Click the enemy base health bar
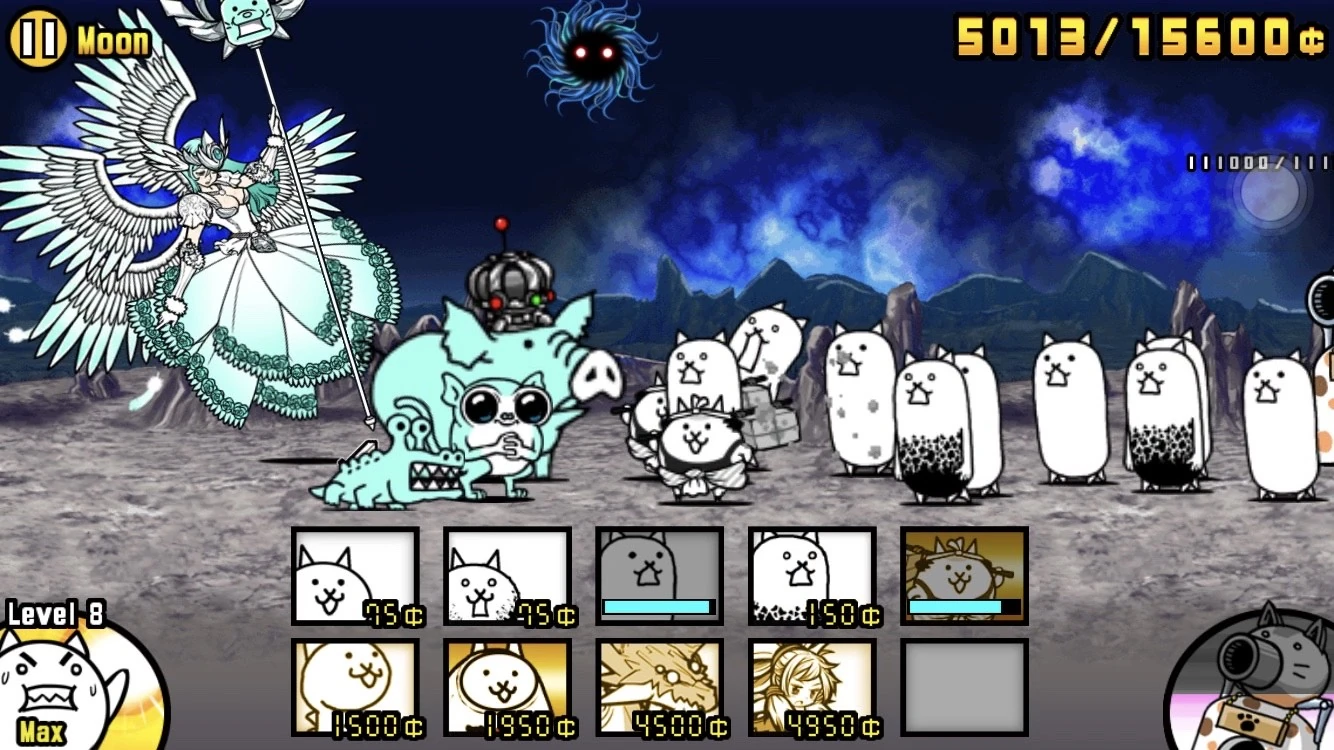Image resolution: width=1334 pixels, height=750 pixels. [1250, 158]
